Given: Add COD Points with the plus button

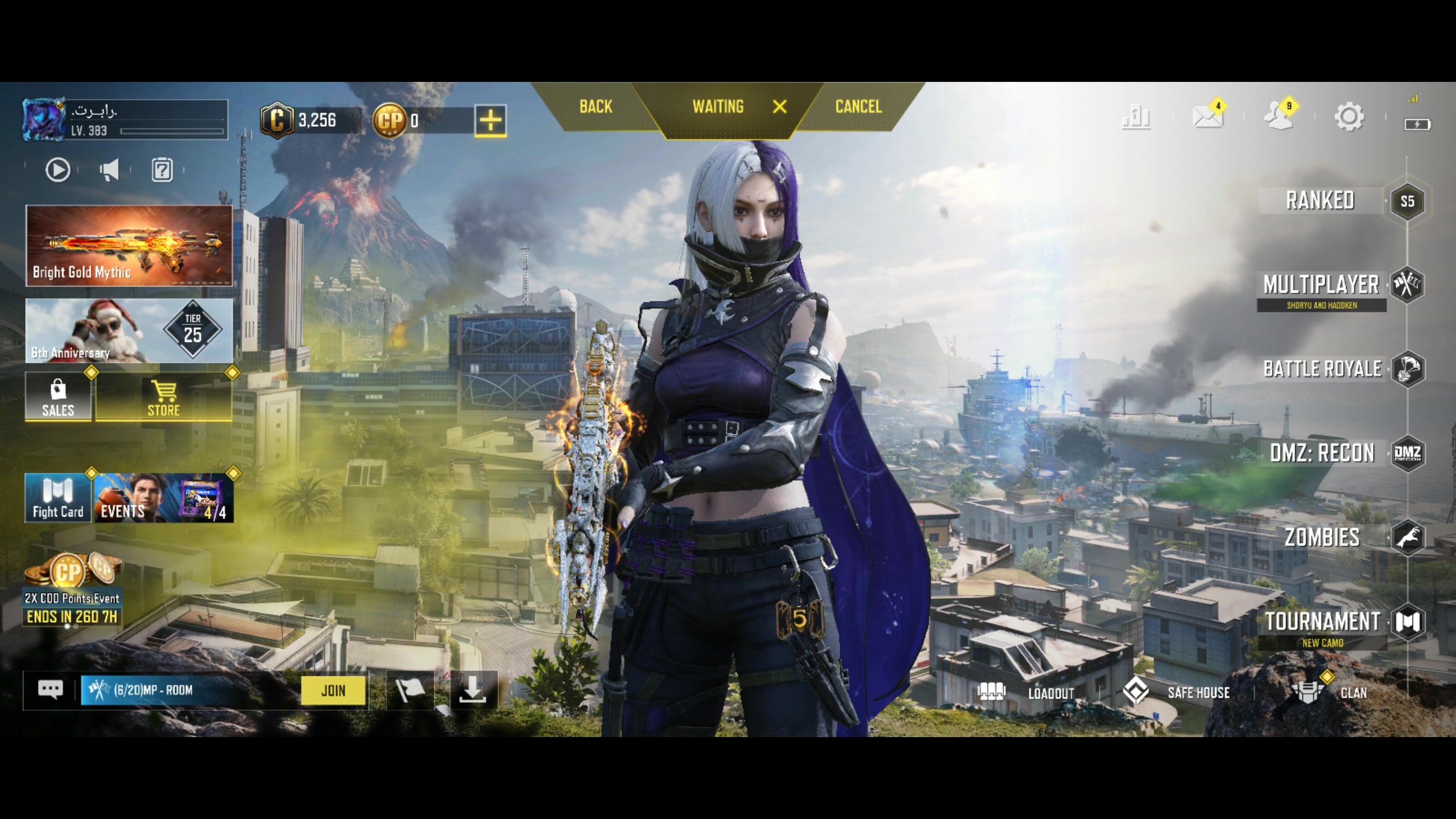Looking at the screenshot, I should pos(490,121).
